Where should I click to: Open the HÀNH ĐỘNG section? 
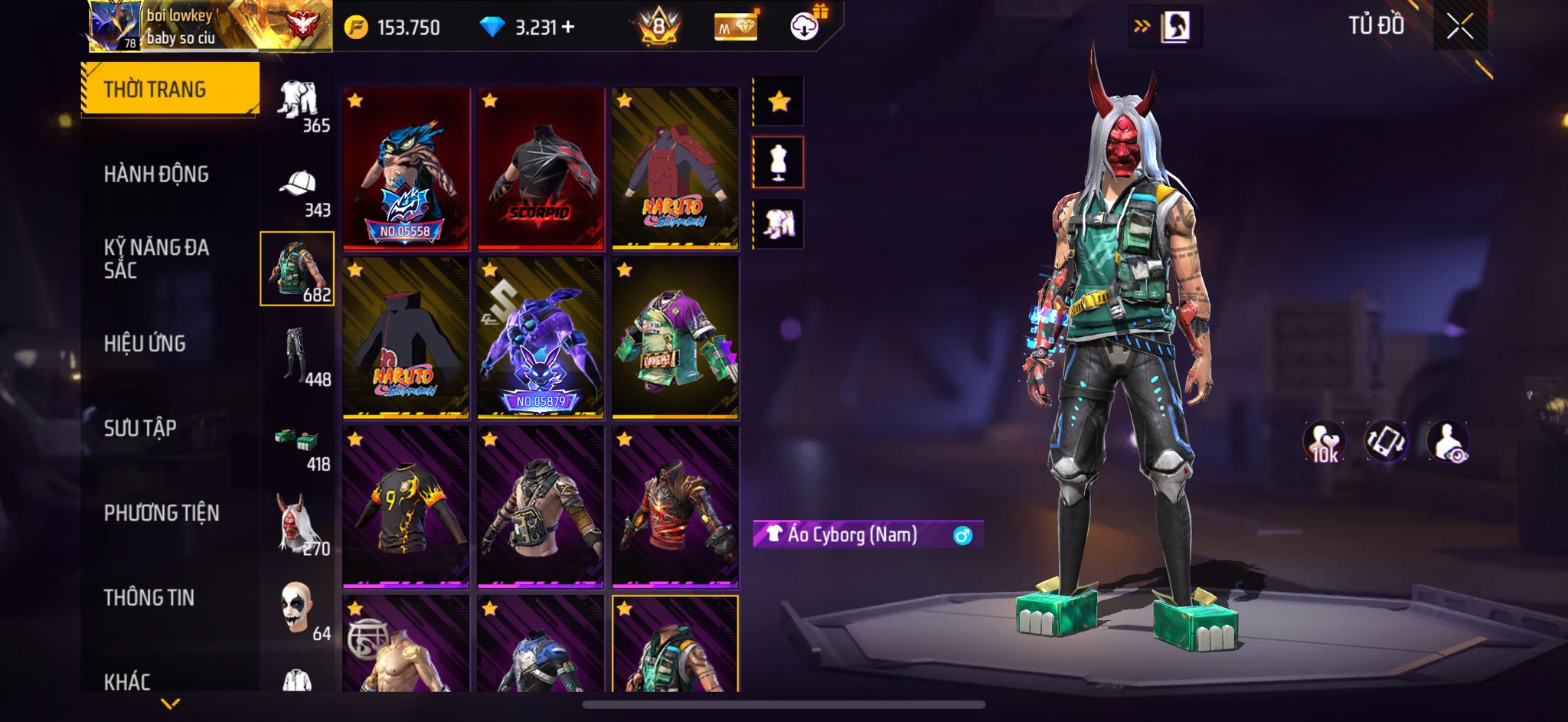click(x=156, y=175)
